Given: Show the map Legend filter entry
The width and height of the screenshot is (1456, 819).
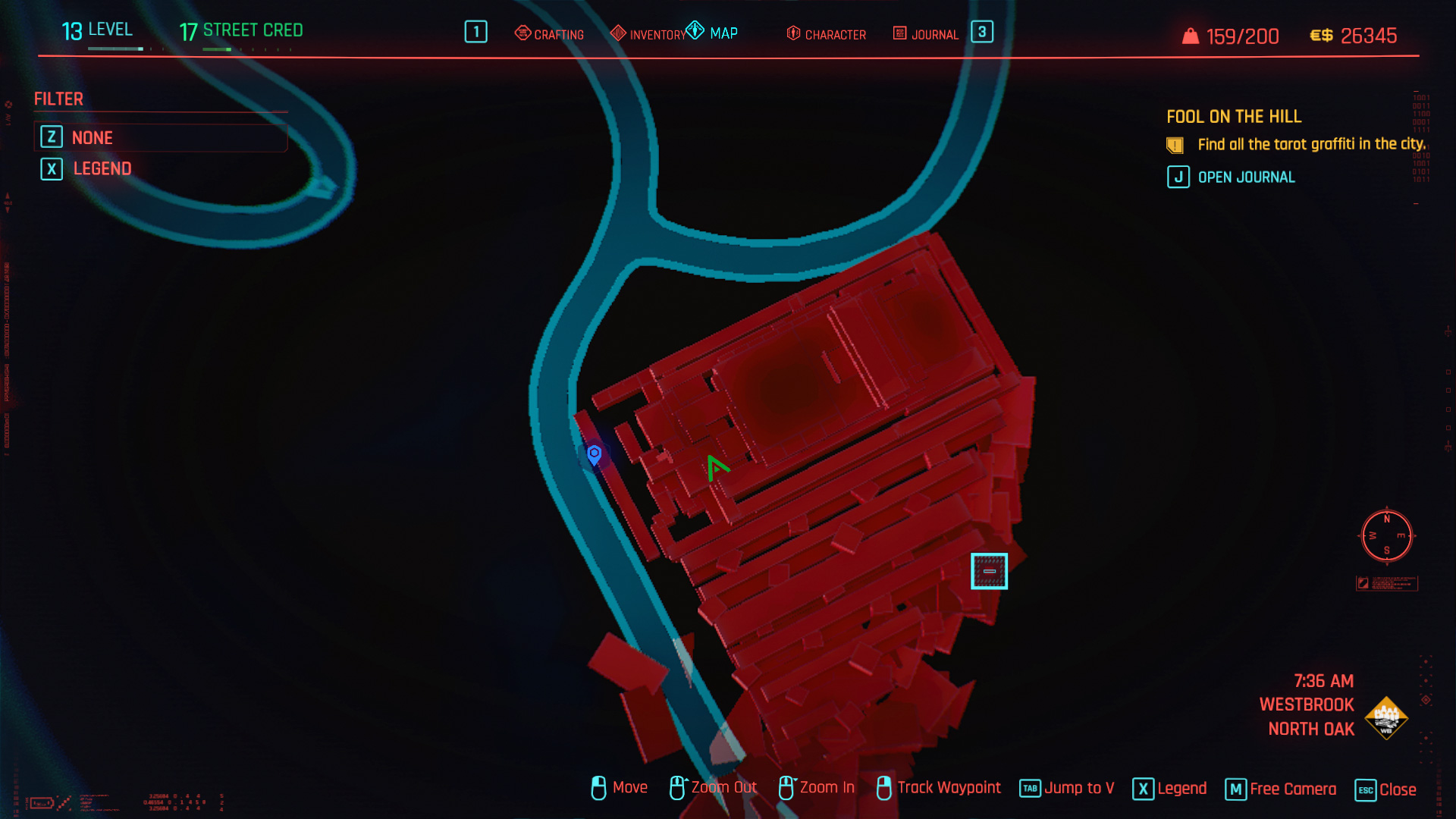Looking at the screenshot, I should point(102,168).
